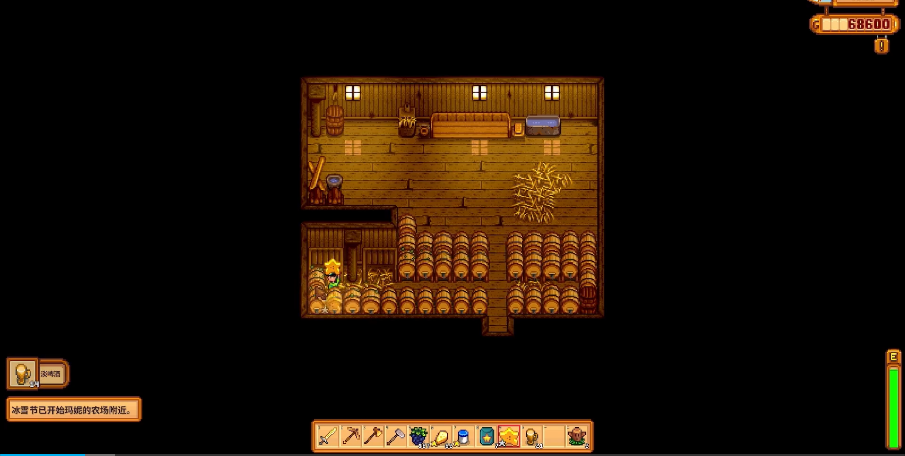This screenshot has height=456, width=905.
Task: Click the highlighted gold star item slot
Action: [509, 436]
